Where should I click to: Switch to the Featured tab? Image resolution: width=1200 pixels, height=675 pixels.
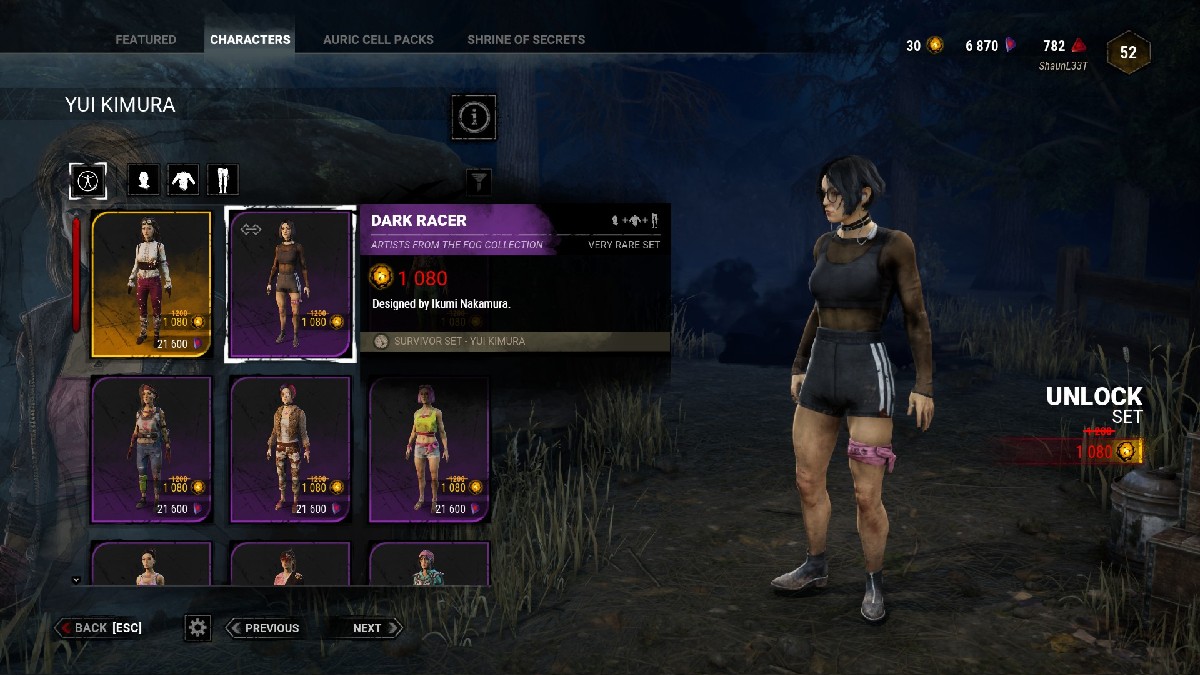(x=145, y=40)
